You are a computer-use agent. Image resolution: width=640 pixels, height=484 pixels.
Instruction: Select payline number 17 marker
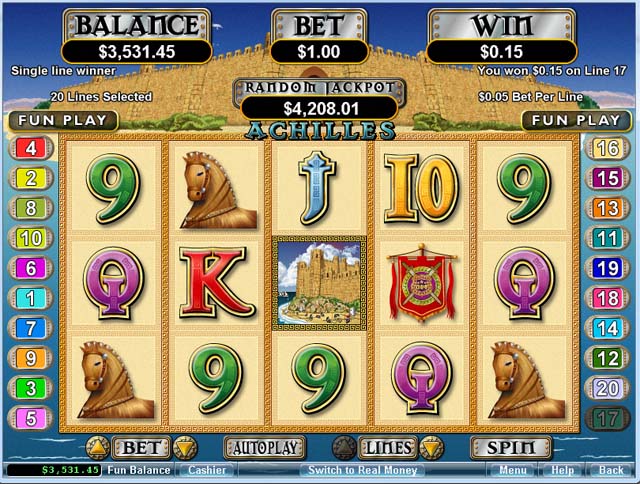(607, 418)
